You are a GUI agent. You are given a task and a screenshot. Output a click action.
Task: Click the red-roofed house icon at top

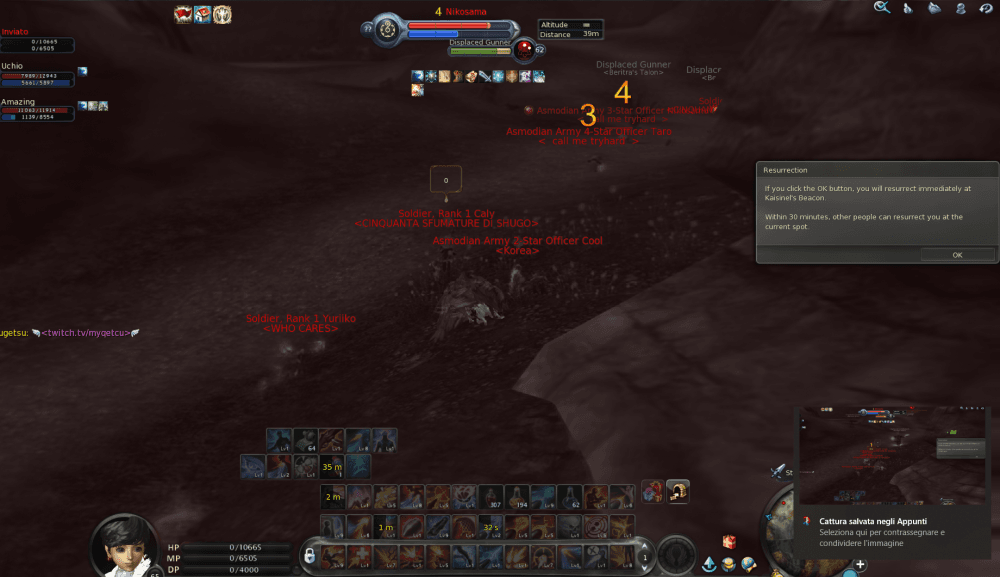tap(202, 14)
